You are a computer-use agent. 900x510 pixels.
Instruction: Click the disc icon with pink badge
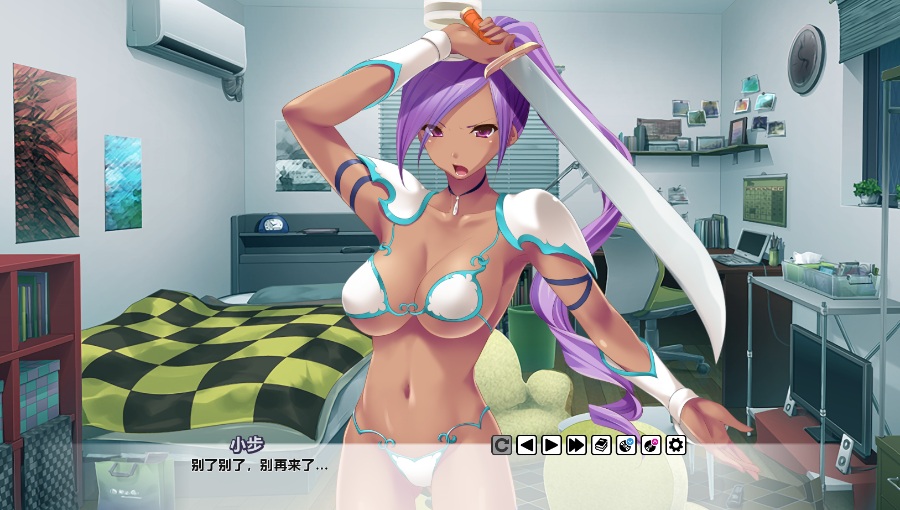pyautogui.click(x=651, y=445)
